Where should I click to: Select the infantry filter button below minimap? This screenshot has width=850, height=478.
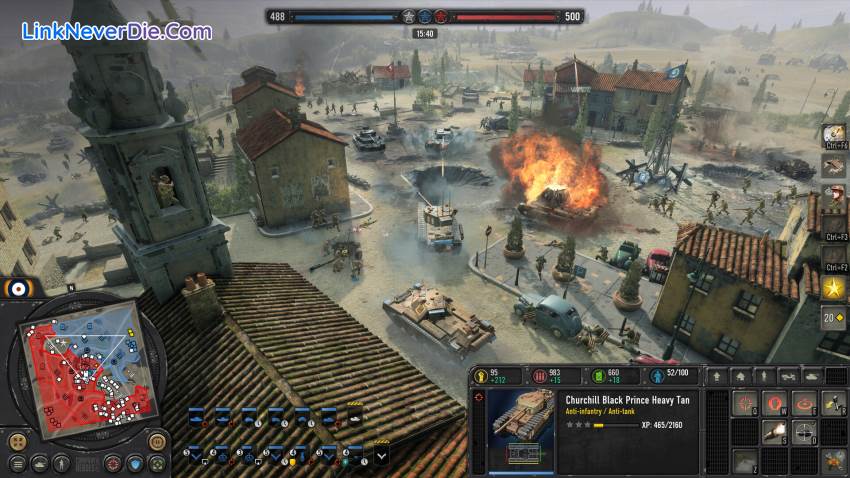(62, 464)
